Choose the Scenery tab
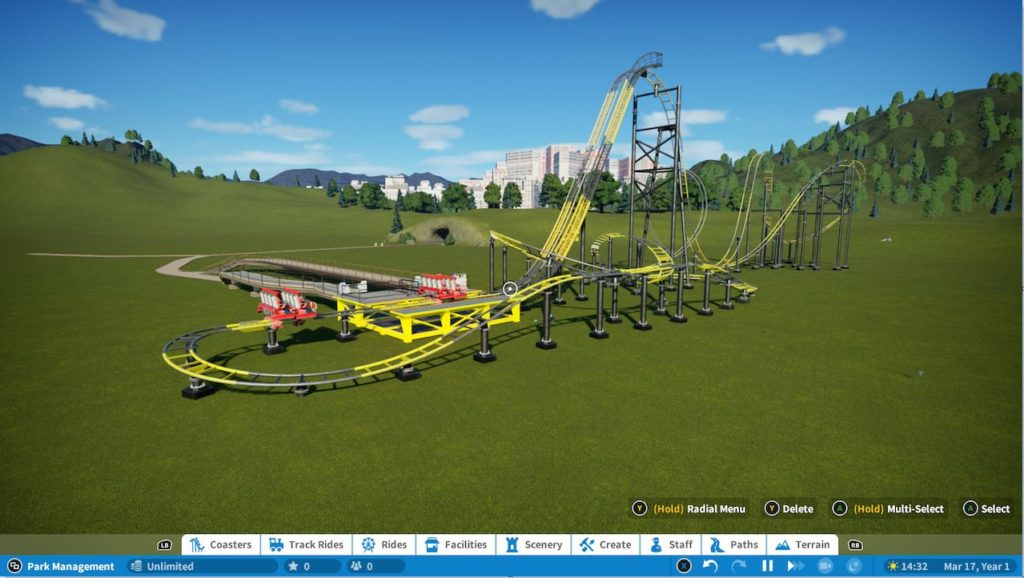This screenshot has height=578, width=1024. pyautogui.click(x=534, y=545)
